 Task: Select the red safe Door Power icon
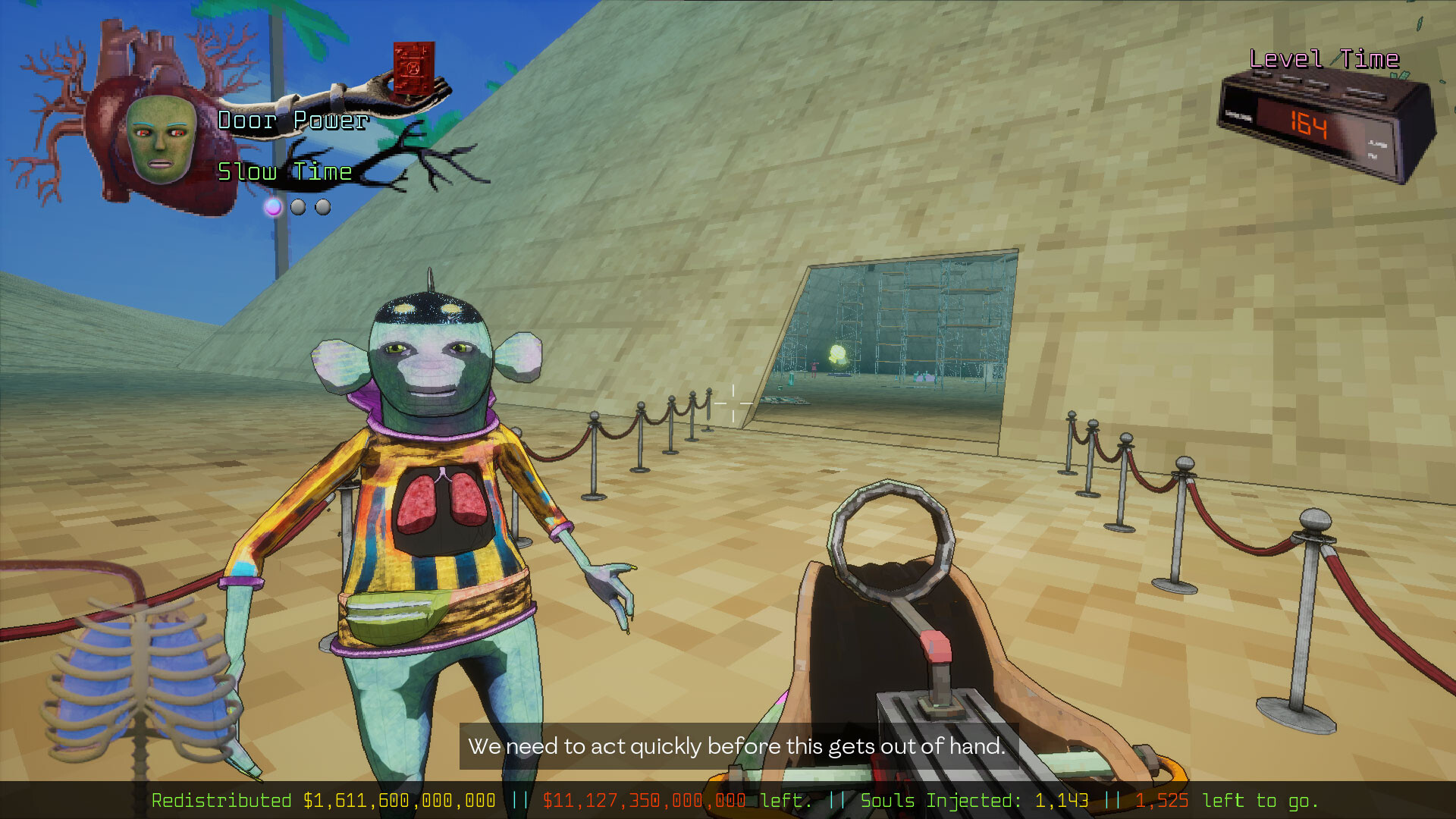[413, 68]
